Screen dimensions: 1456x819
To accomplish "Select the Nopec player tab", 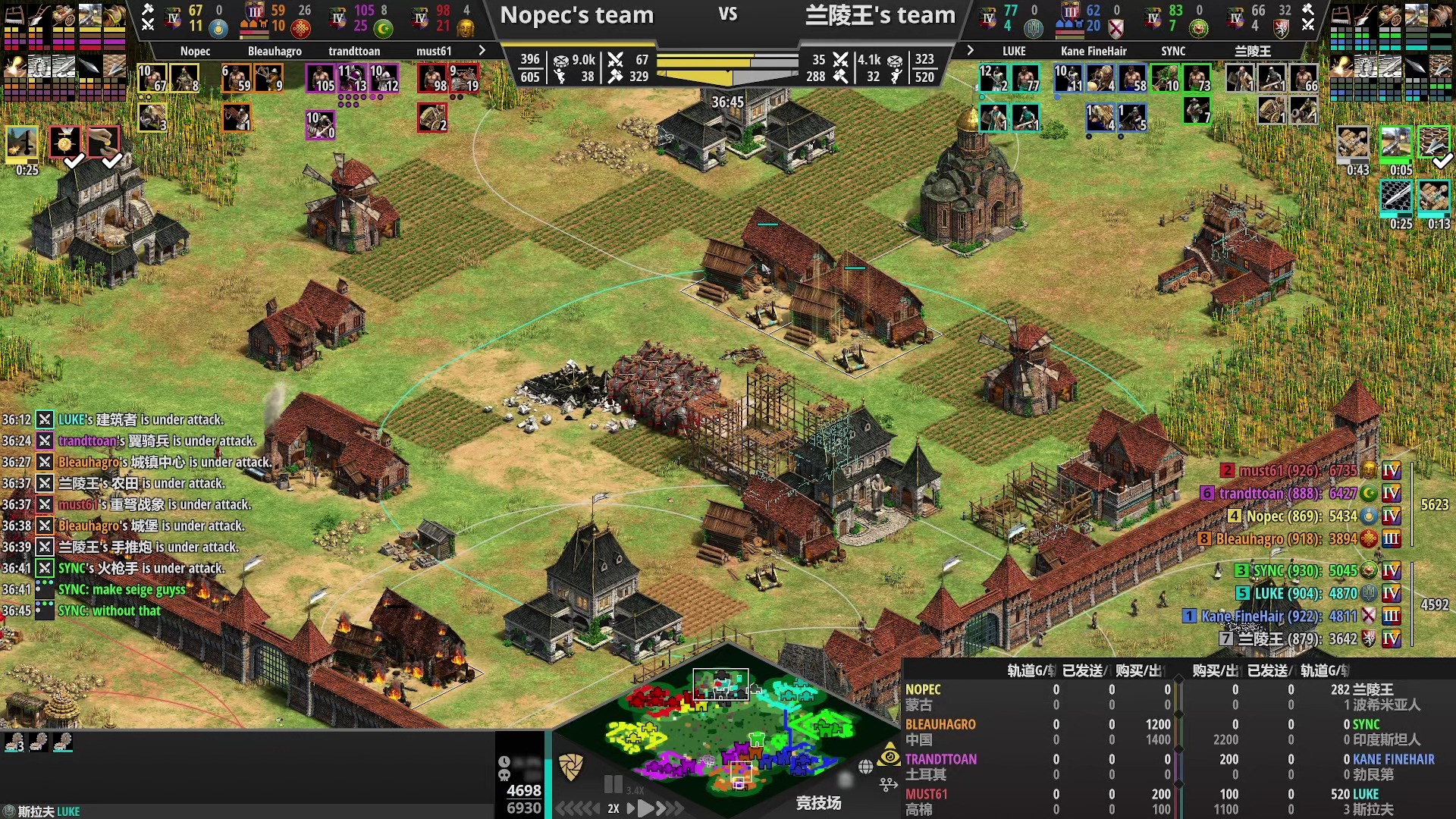I will click(195, 51).
